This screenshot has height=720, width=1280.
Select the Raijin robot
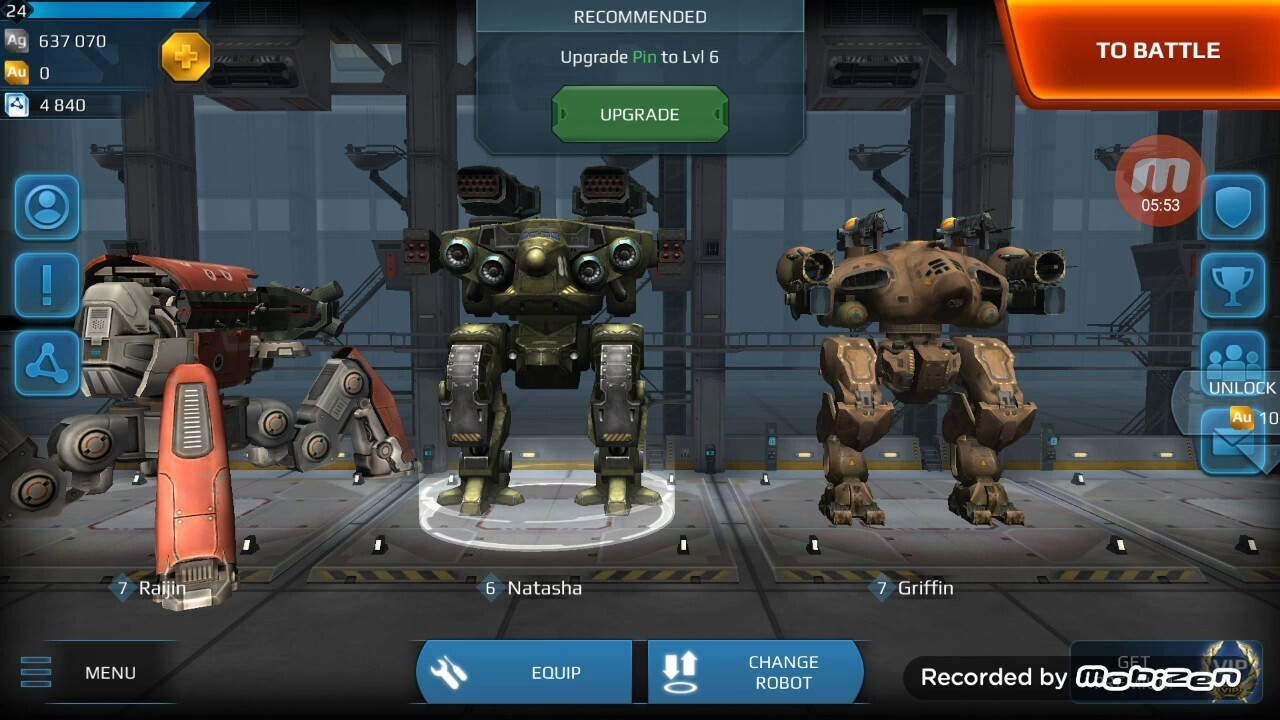180,400
